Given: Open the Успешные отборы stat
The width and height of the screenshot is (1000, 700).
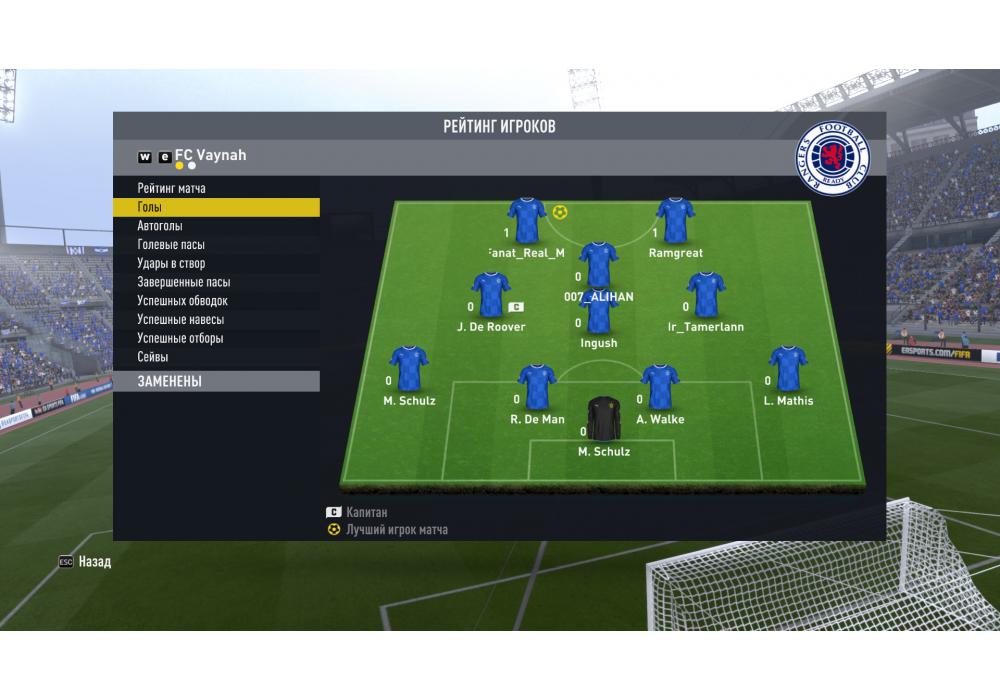Looking at the screenshot, I should click(180, 338).
